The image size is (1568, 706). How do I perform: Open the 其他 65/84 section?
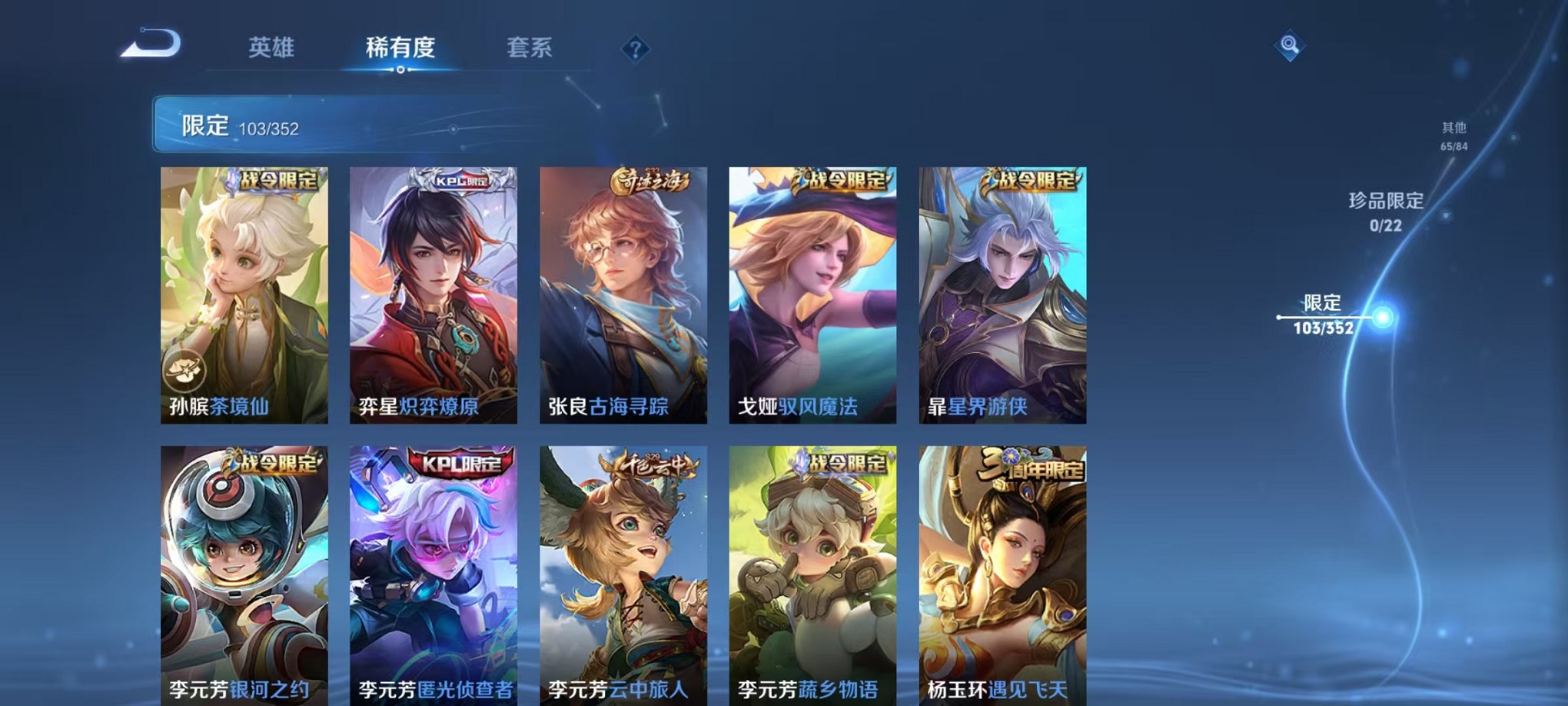[x=1452, y=137]
